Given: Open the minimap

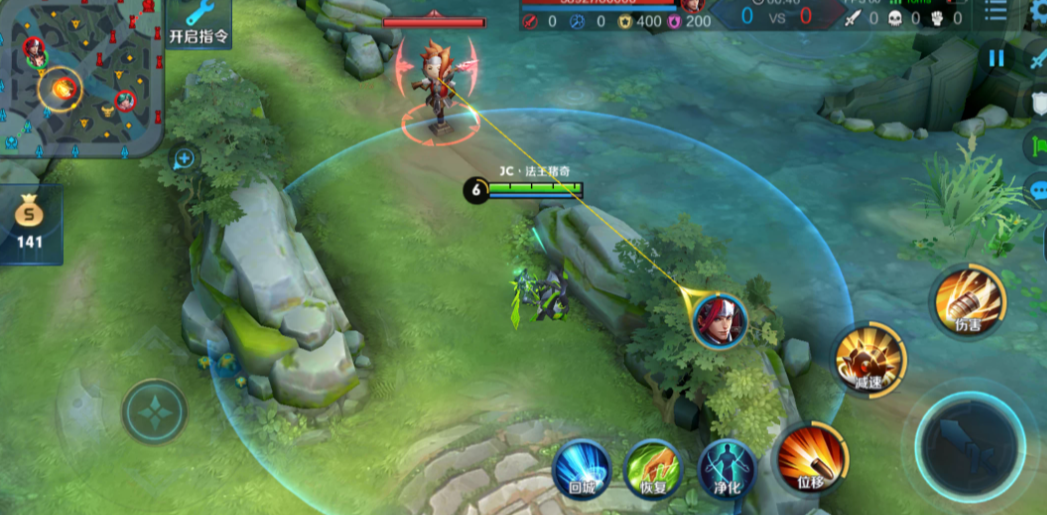Looking at the screenshot, I should [80, 75].
